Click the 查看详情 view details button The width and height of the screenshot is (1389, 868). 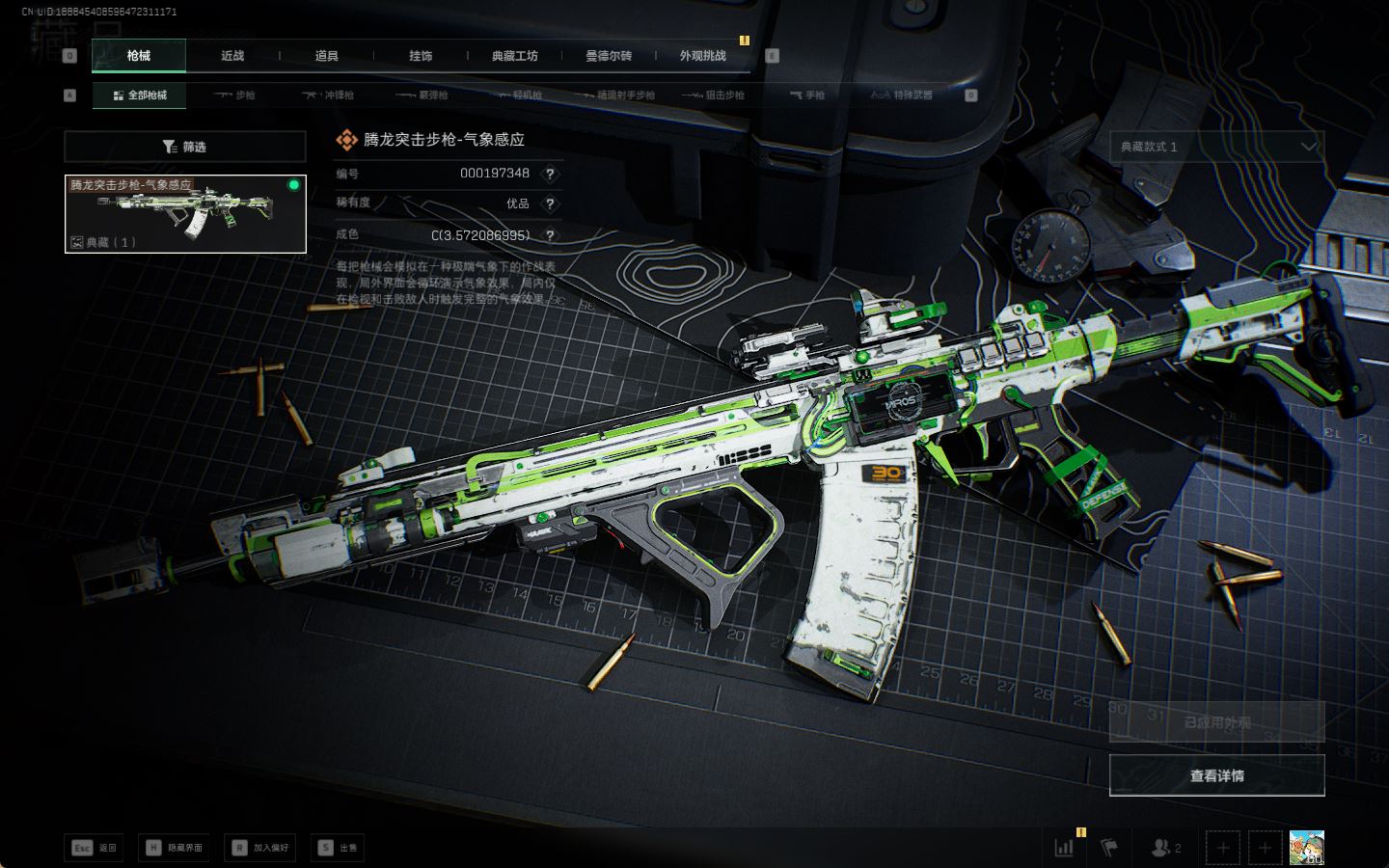(x=1216, y=775)
